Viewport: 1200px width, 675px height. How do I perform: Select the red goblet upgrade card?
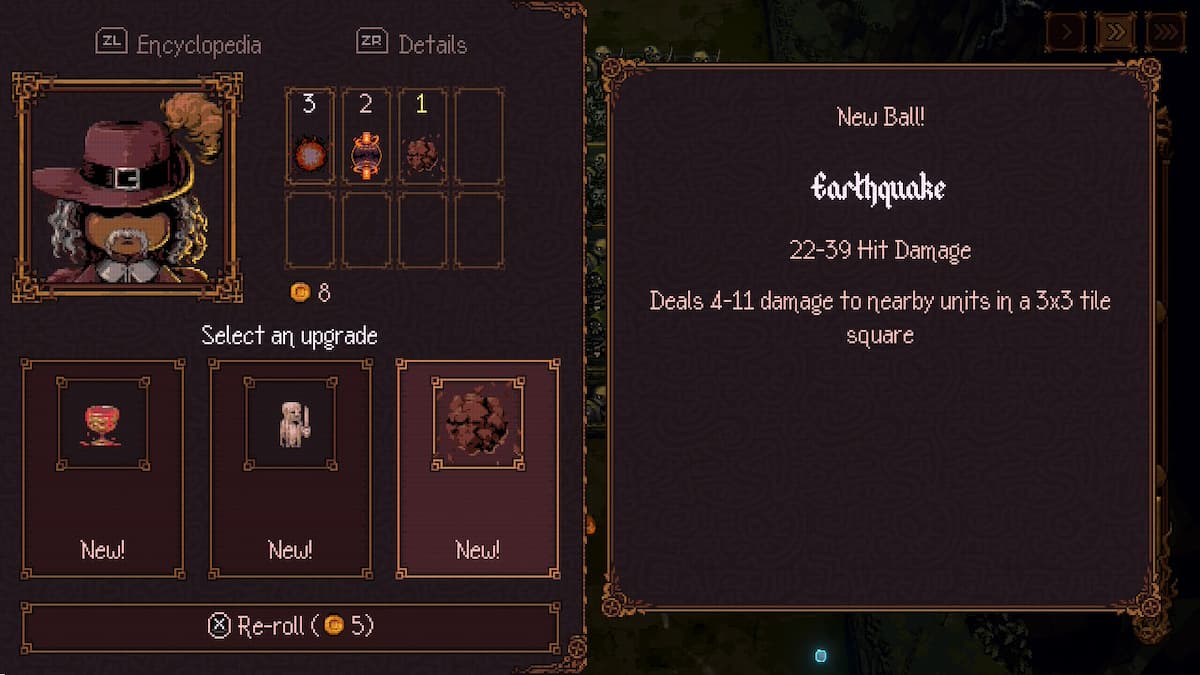(x=103, y=468)
